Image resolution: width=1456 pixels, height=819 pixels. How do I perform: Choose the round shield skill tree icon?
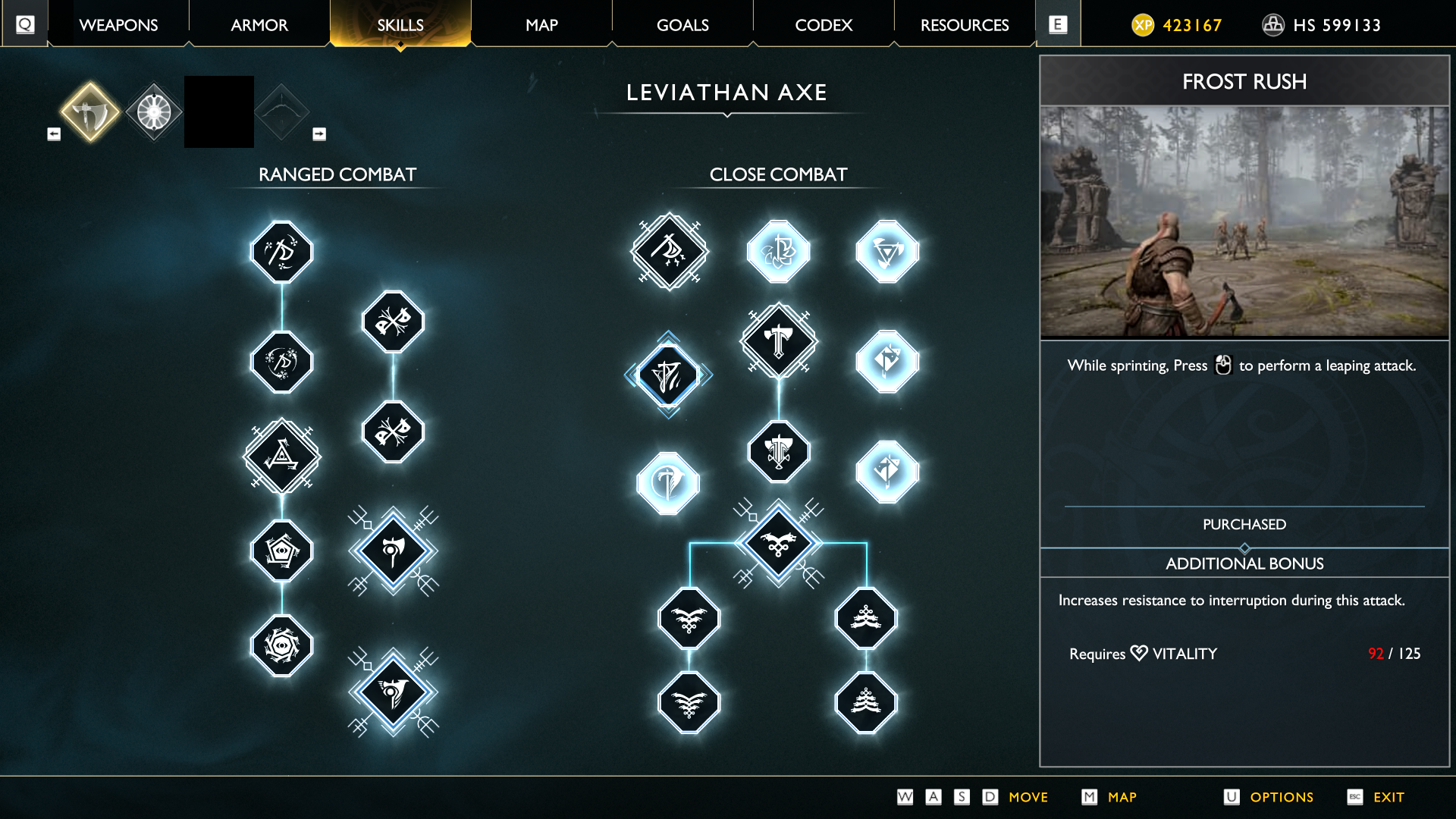pos(154,112)
